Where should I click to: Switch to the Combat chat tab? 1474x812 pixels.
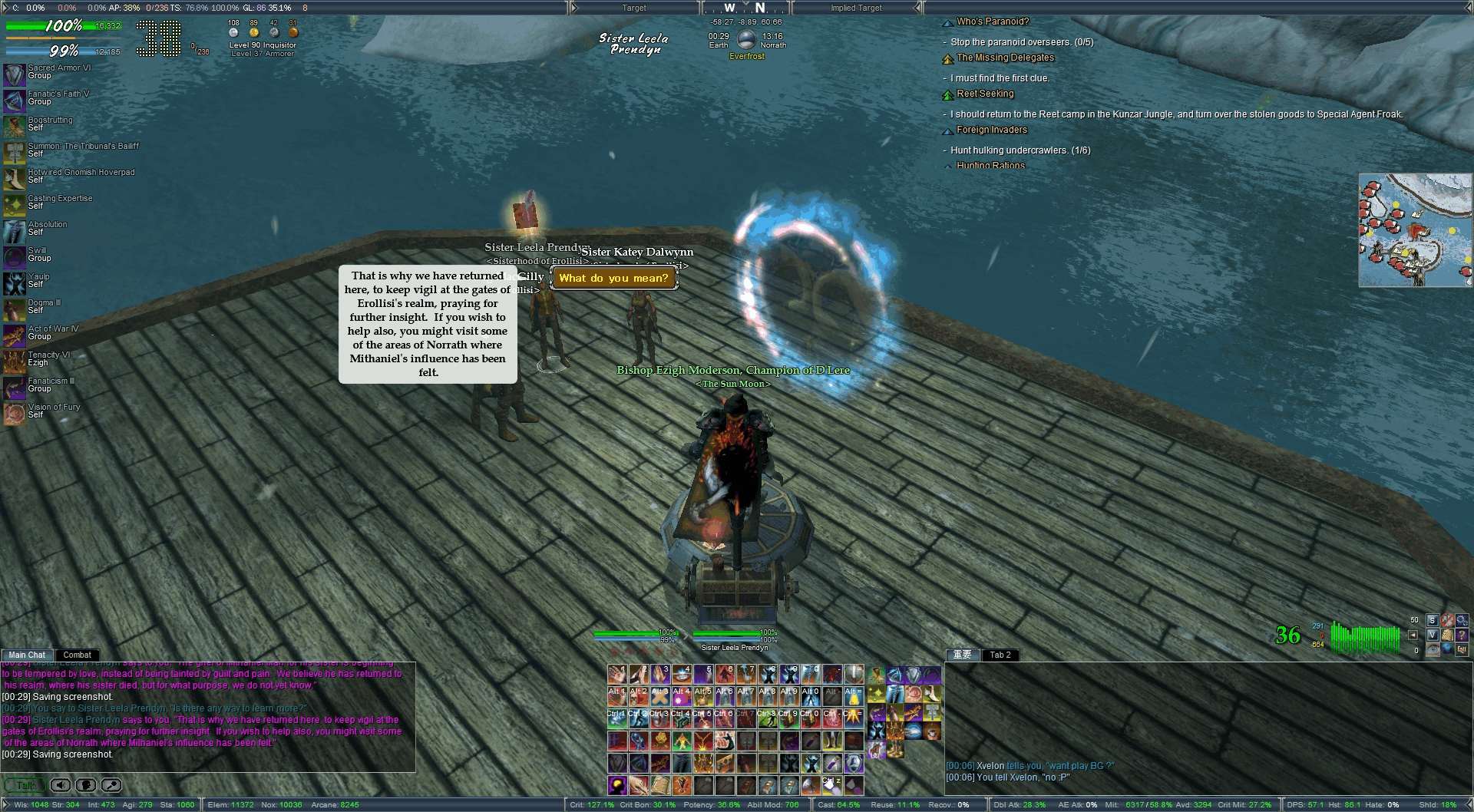pyautogui.click(x=77, y=655)
